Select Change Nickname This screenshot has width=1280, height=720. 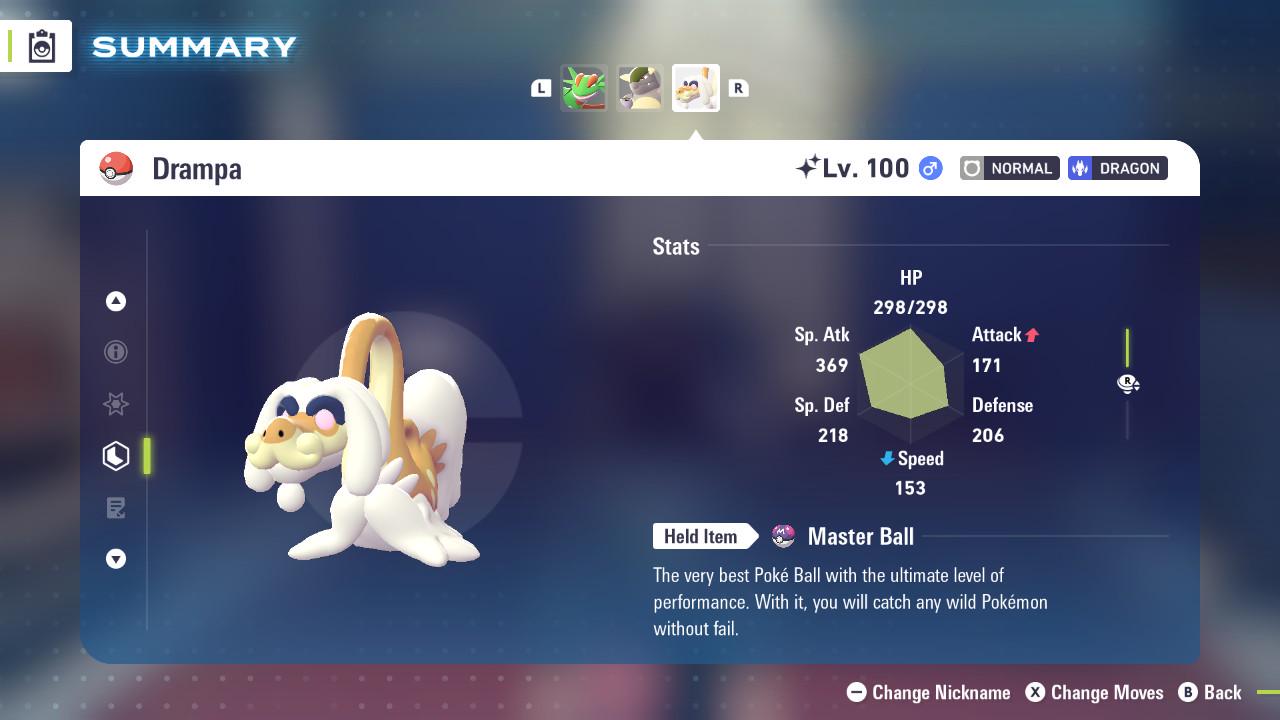pos(928,692)
